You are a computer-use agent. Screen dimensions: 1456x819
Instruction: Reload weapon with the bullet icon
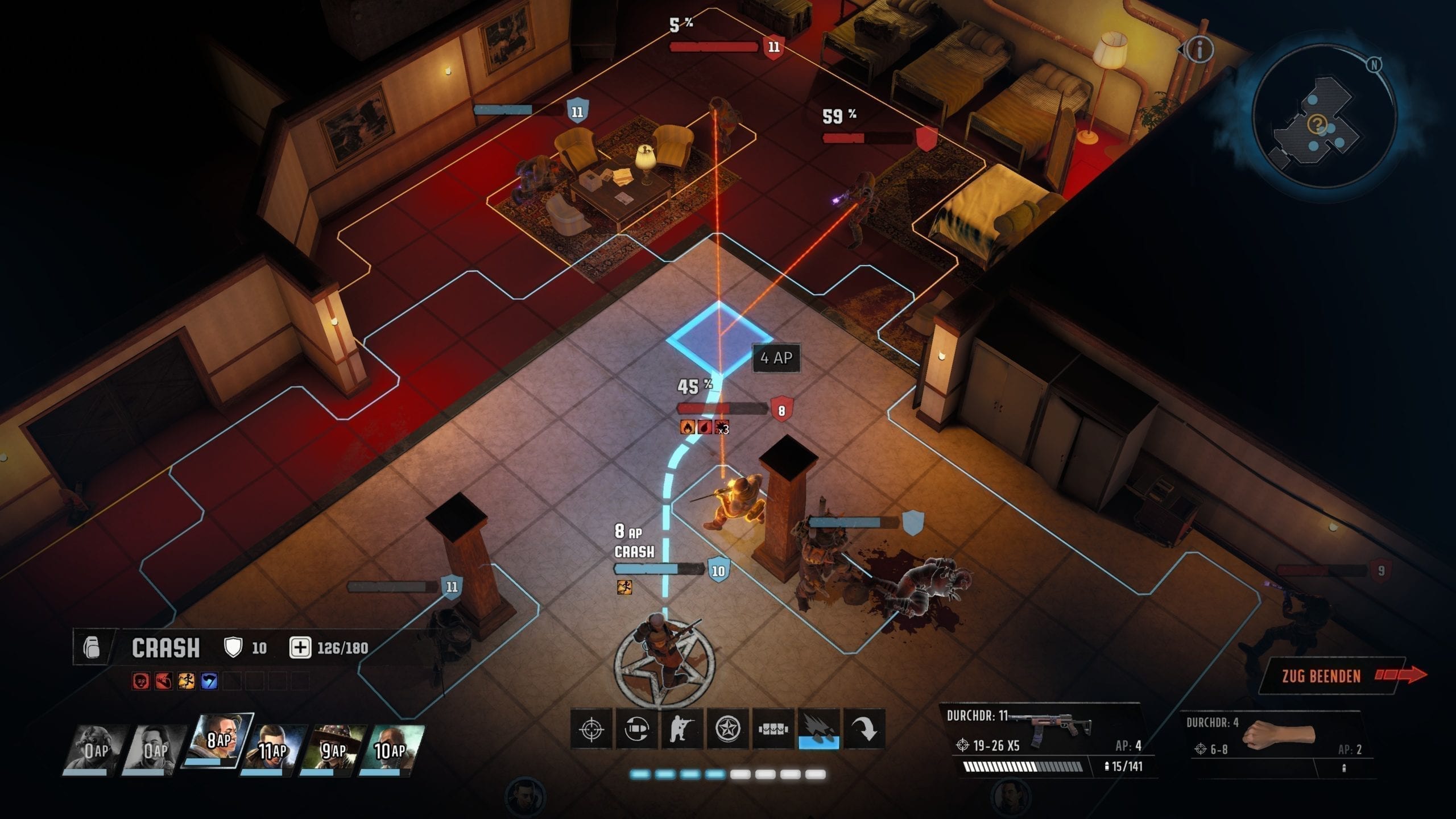(636, 729)
